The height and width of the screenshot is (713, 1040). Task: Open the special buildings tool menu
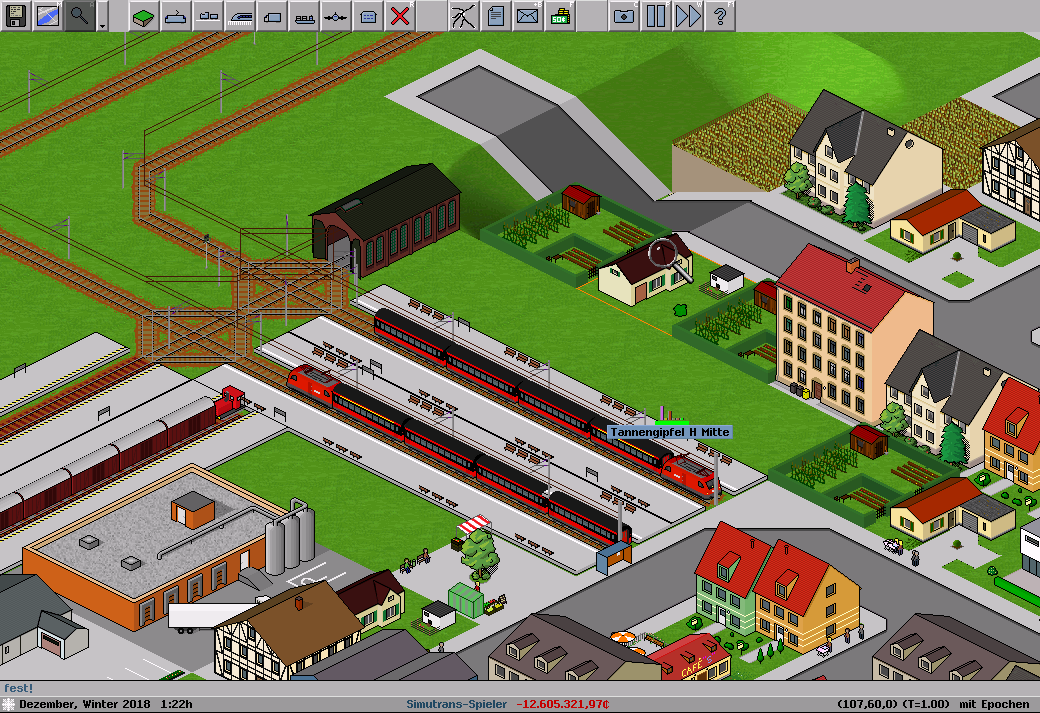368,16
